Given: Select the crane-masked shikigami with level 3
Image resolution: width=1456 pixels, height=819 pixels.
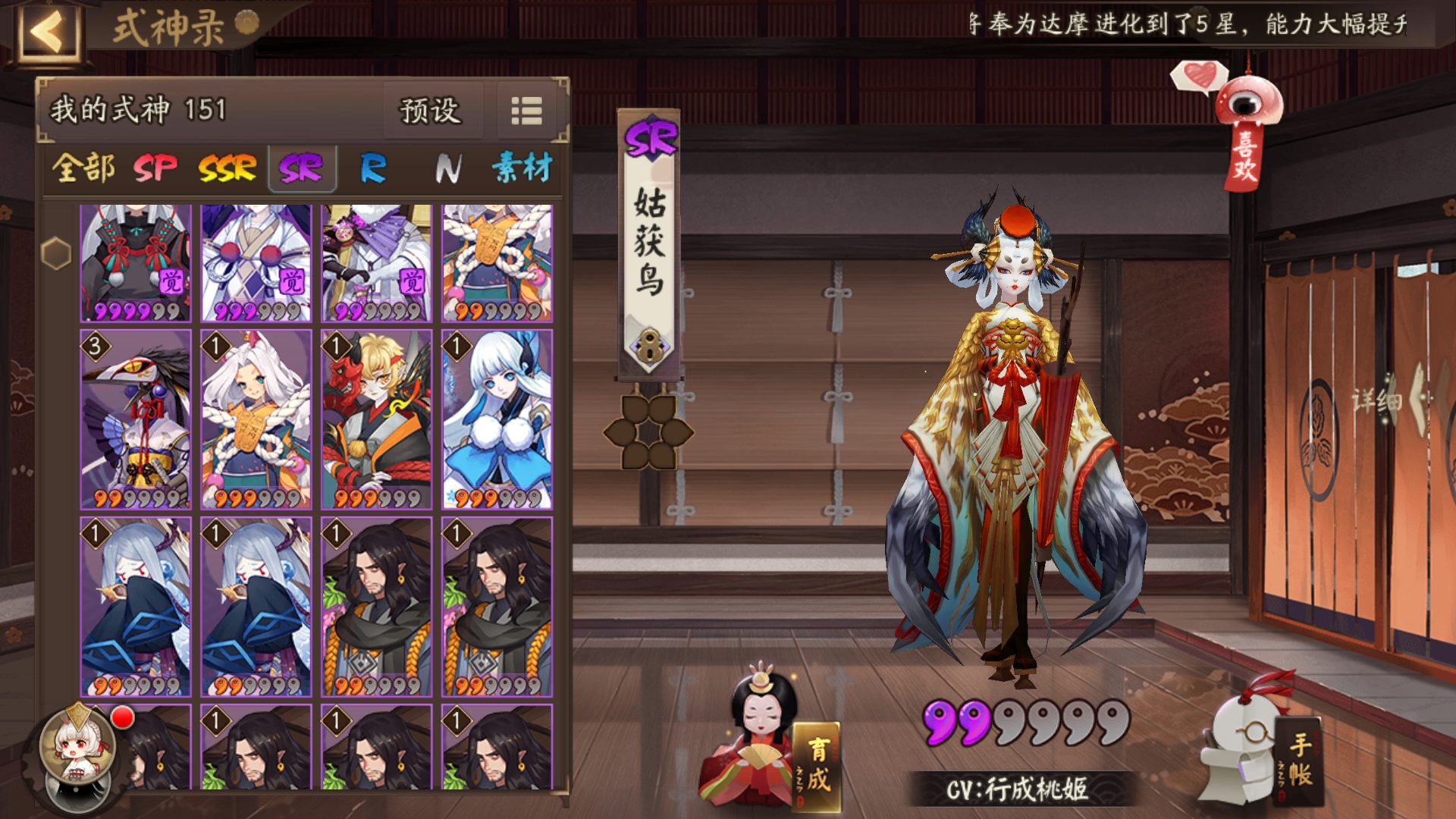Looking at the screenshot, I should click(x=136, y=419).
